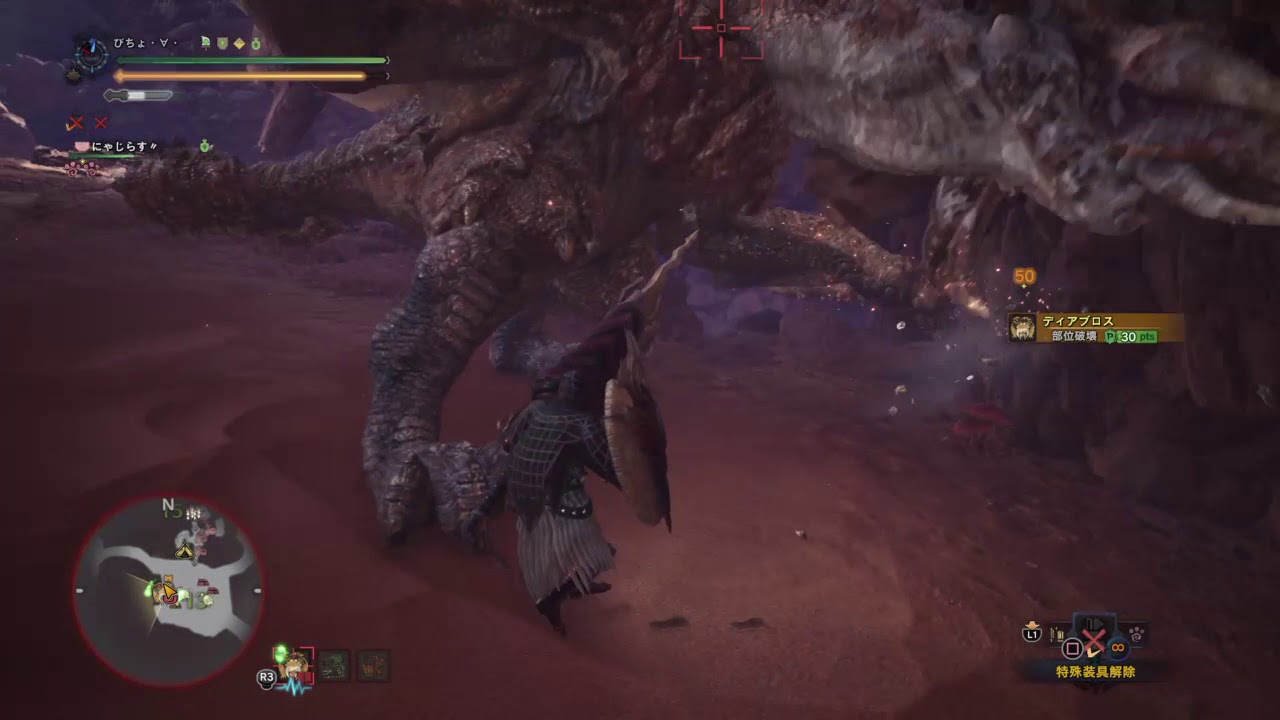The height and width of the screenshot is (720, 1280).
Task: Click the infinity ammo counter icon
Action: coord(1118,647)
